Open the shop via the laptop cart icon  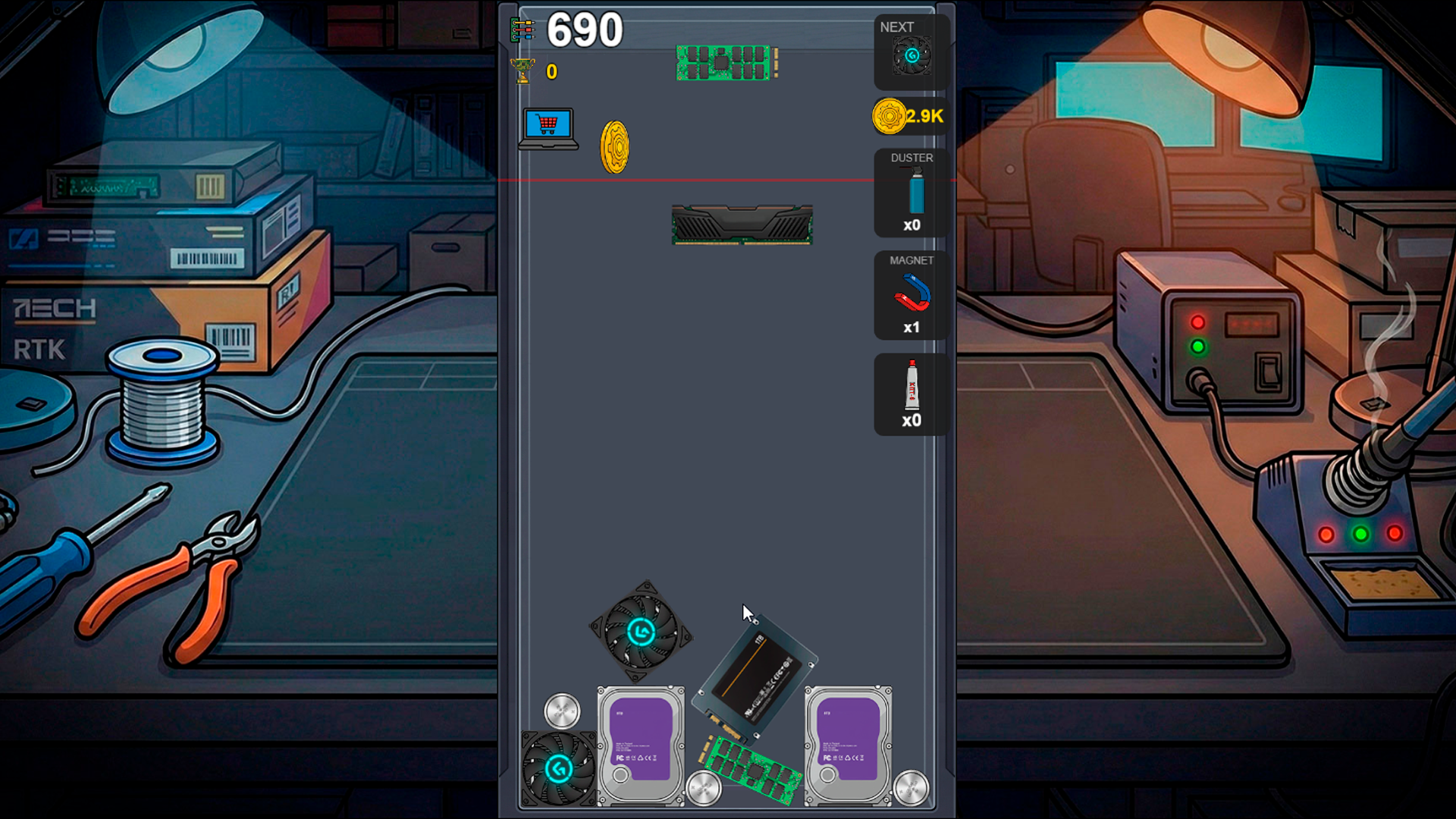[x=548, y=127]
